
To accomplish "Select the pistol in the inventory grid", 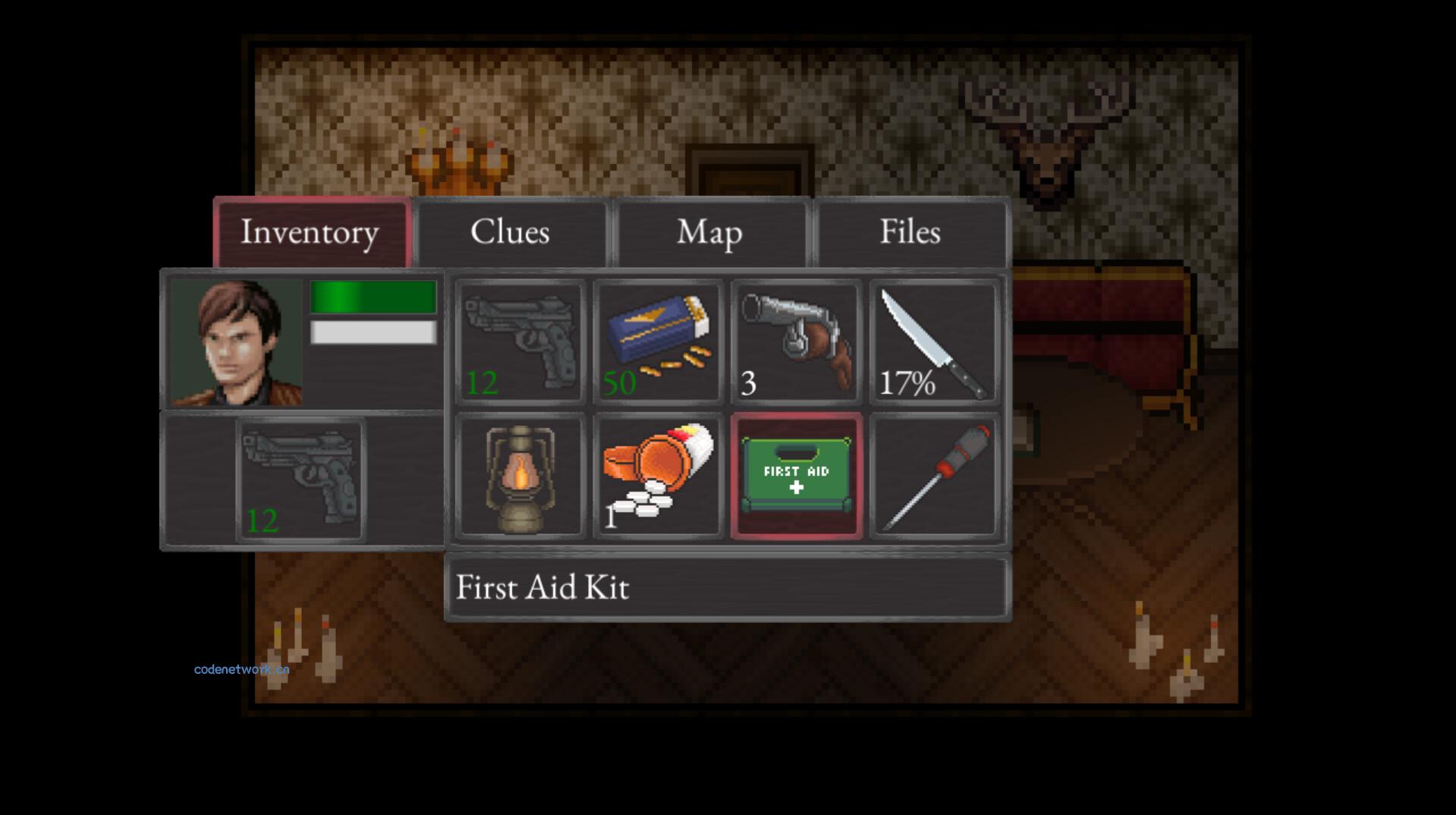I will pos(520,341).
